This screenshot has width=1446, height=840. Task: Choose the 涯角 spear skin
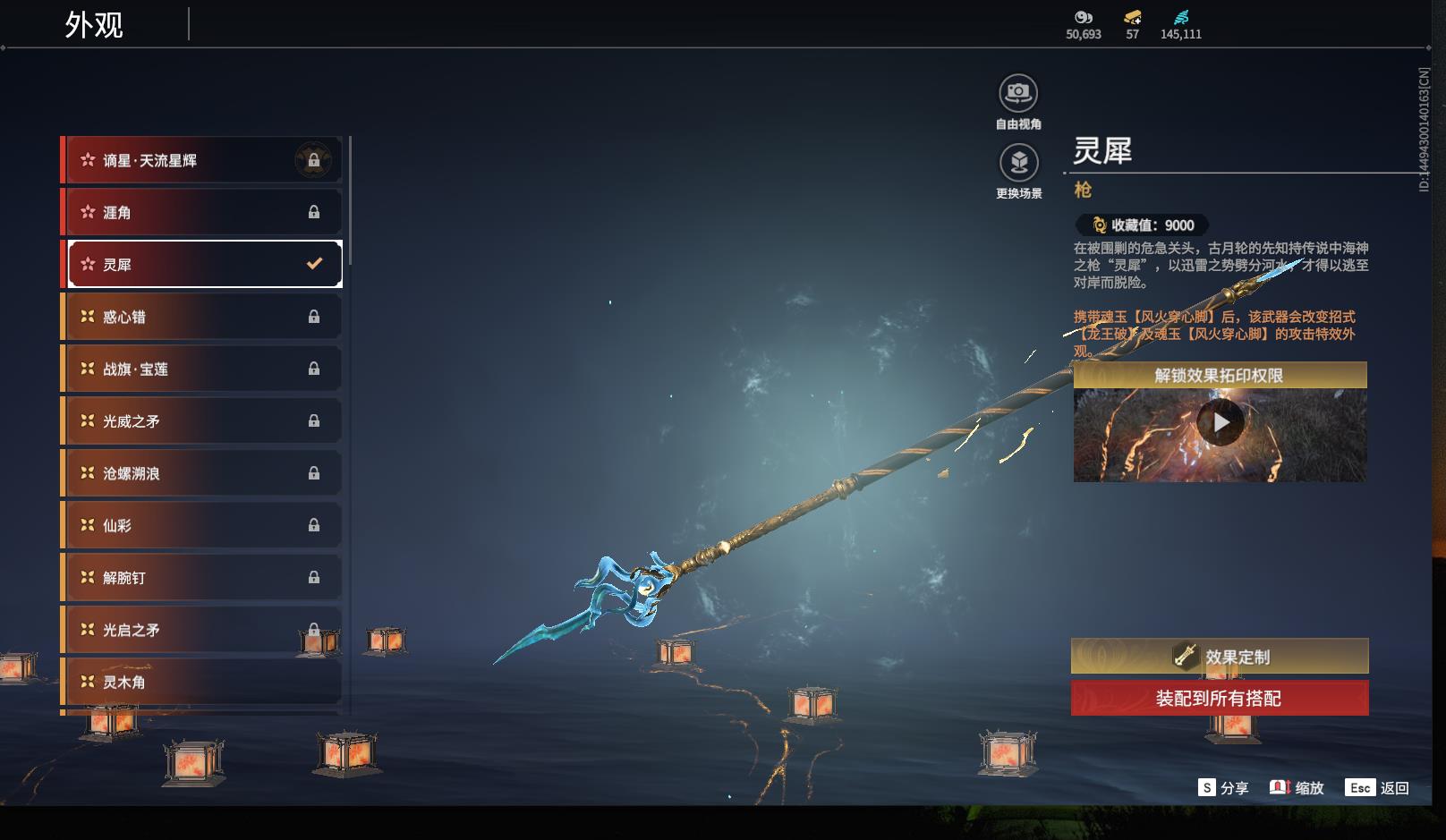[x=202, y=213]
